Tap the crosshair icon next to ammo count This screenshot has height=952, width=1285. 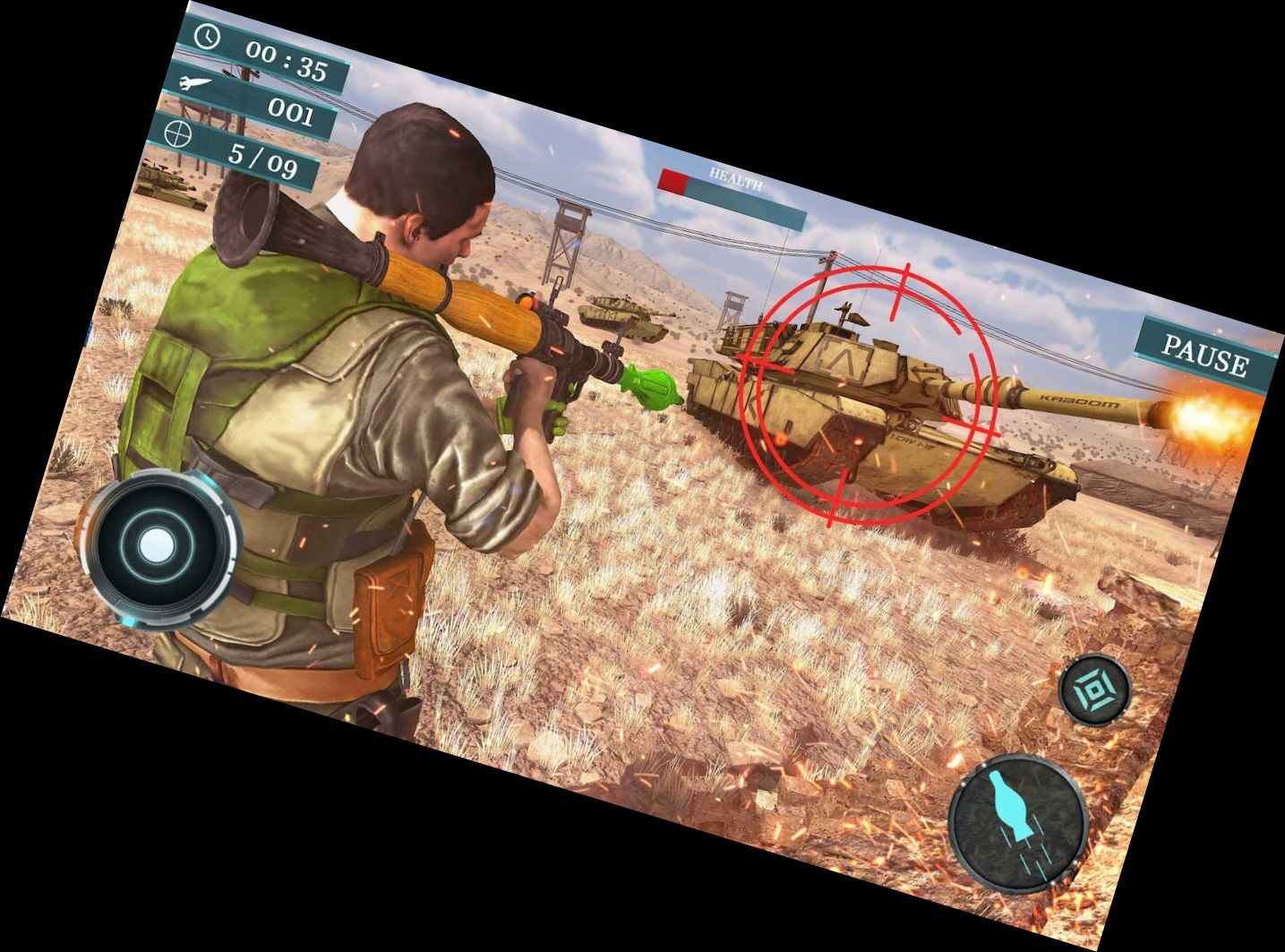point(178,137)
